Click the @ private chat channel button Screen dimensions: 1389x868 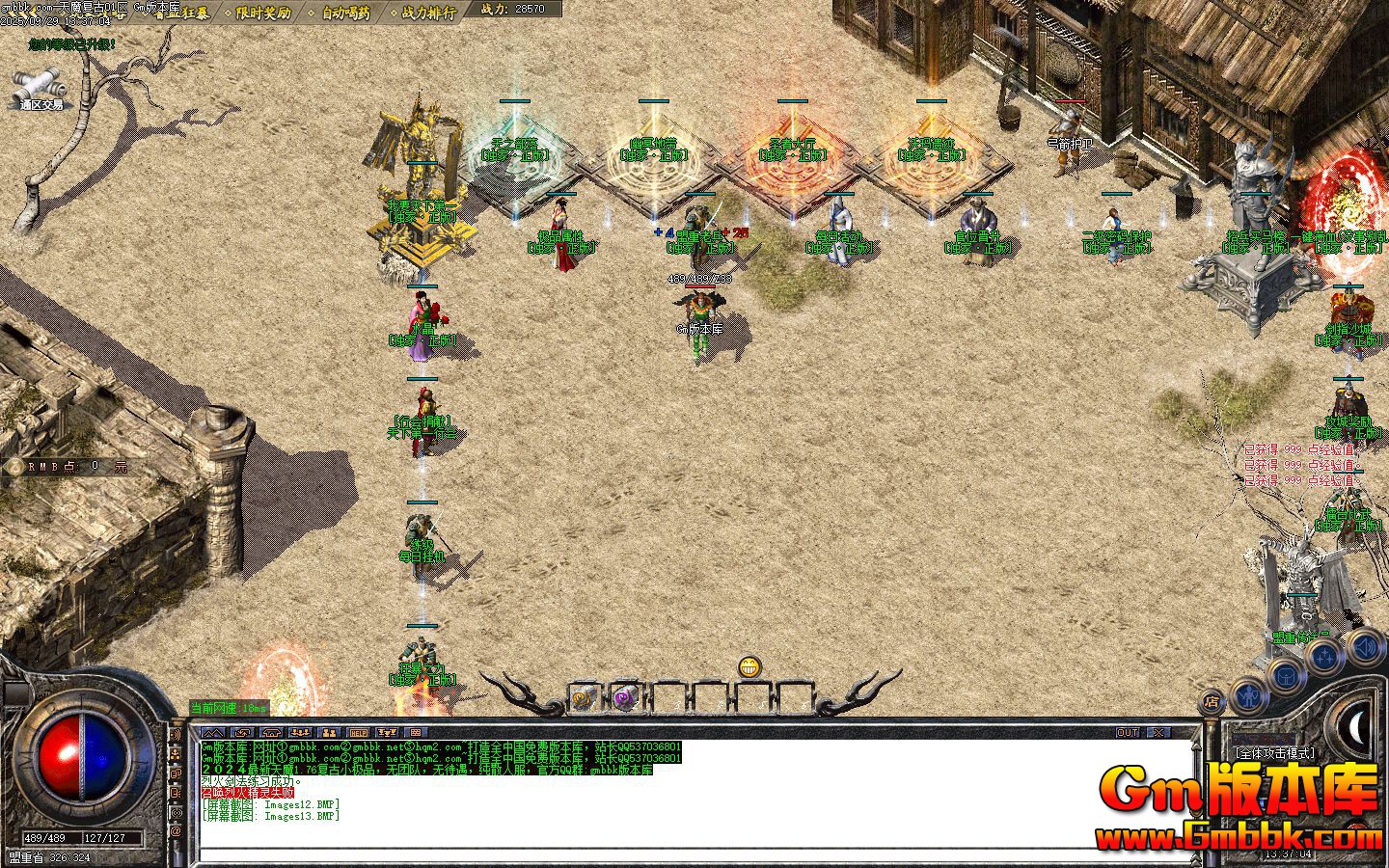click(x=176, y=830)
